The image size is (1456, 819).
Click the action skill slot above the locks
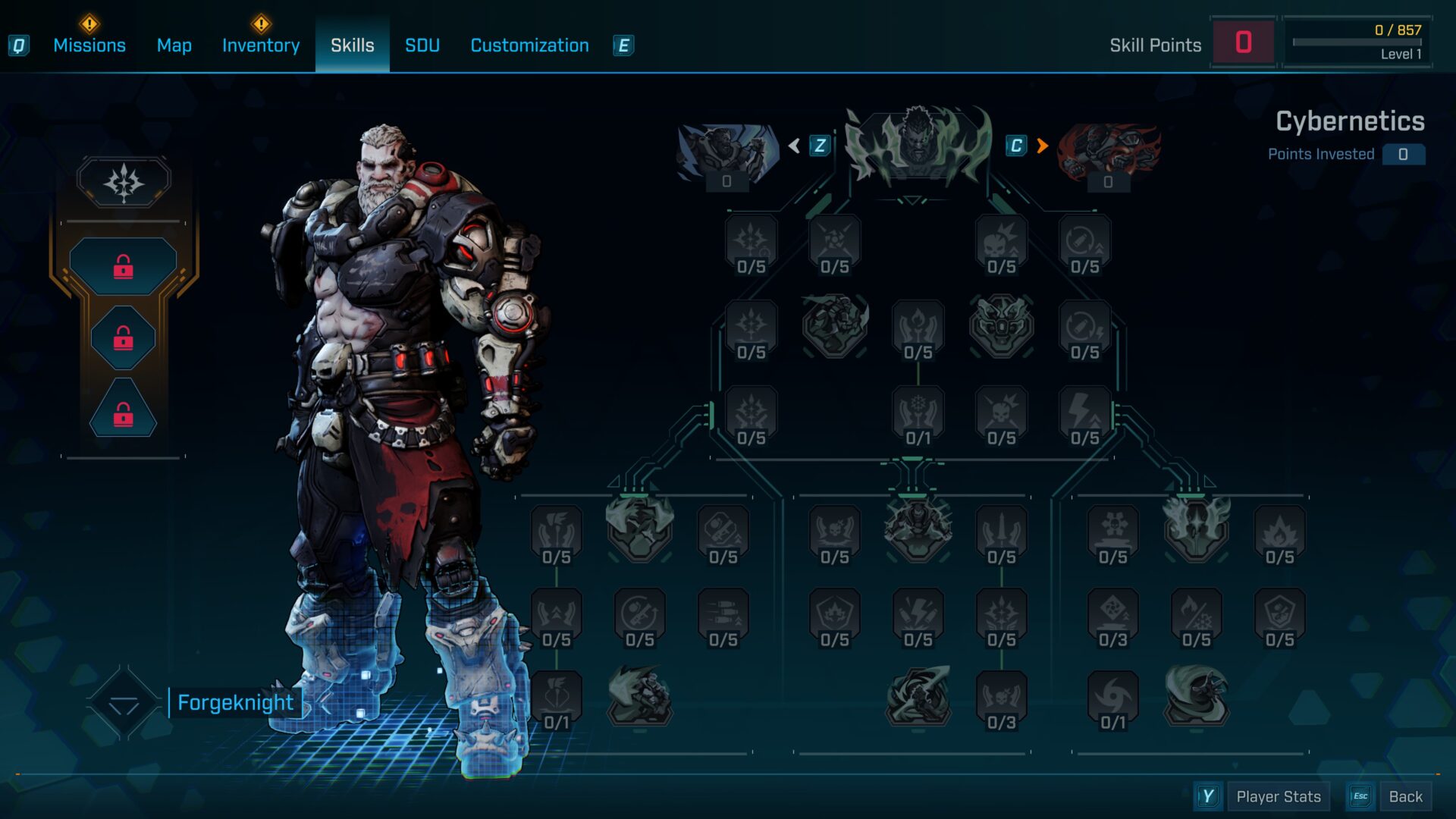pos(124,182)
